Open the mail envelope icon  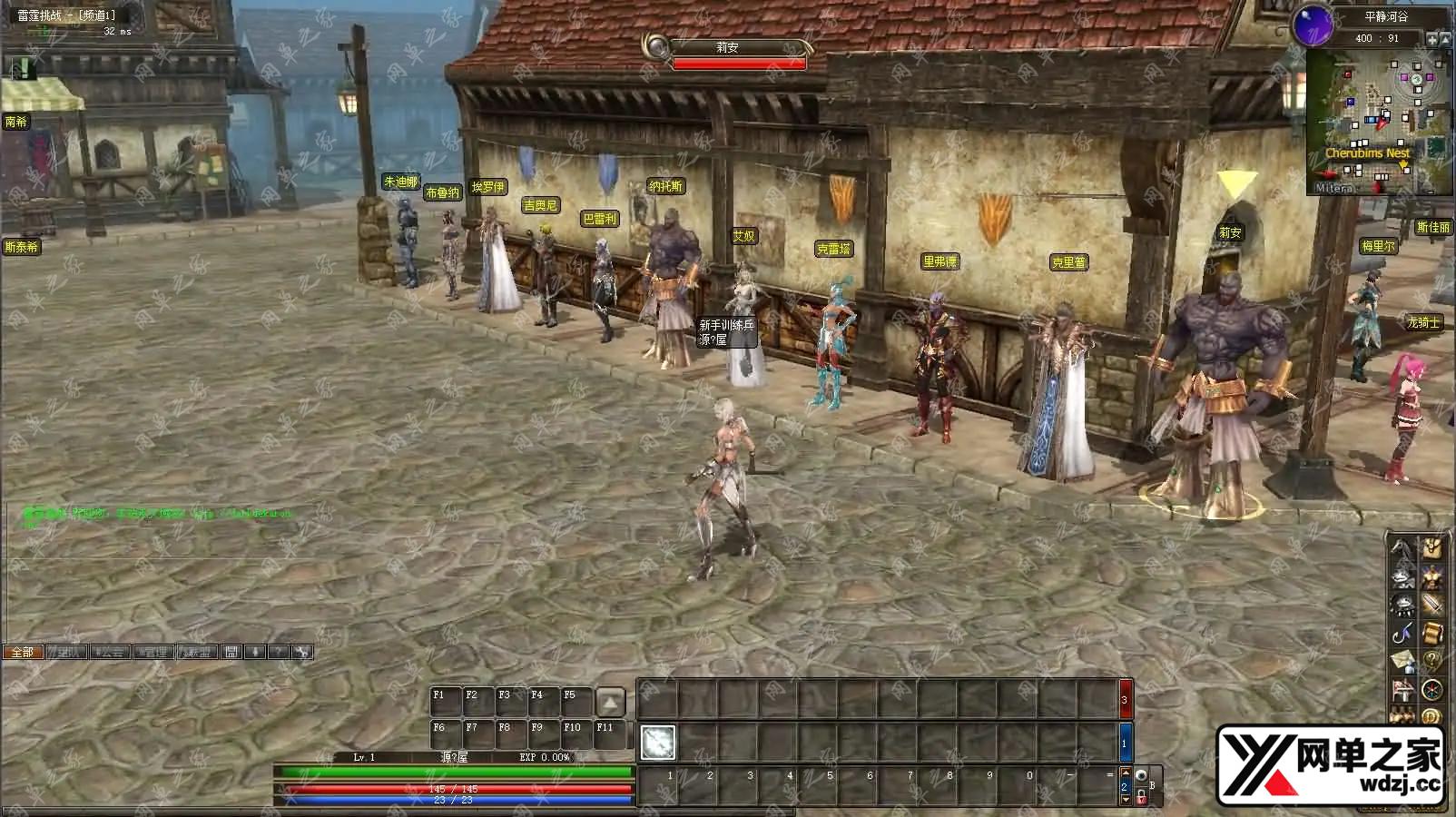click(x=1403, y=661)
